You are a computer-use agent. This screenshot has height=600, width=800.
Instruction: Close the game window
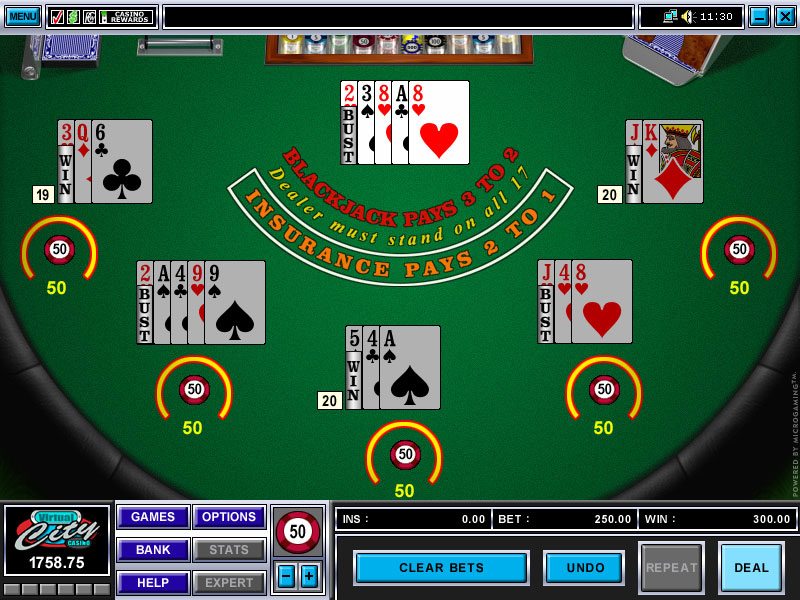785,16
